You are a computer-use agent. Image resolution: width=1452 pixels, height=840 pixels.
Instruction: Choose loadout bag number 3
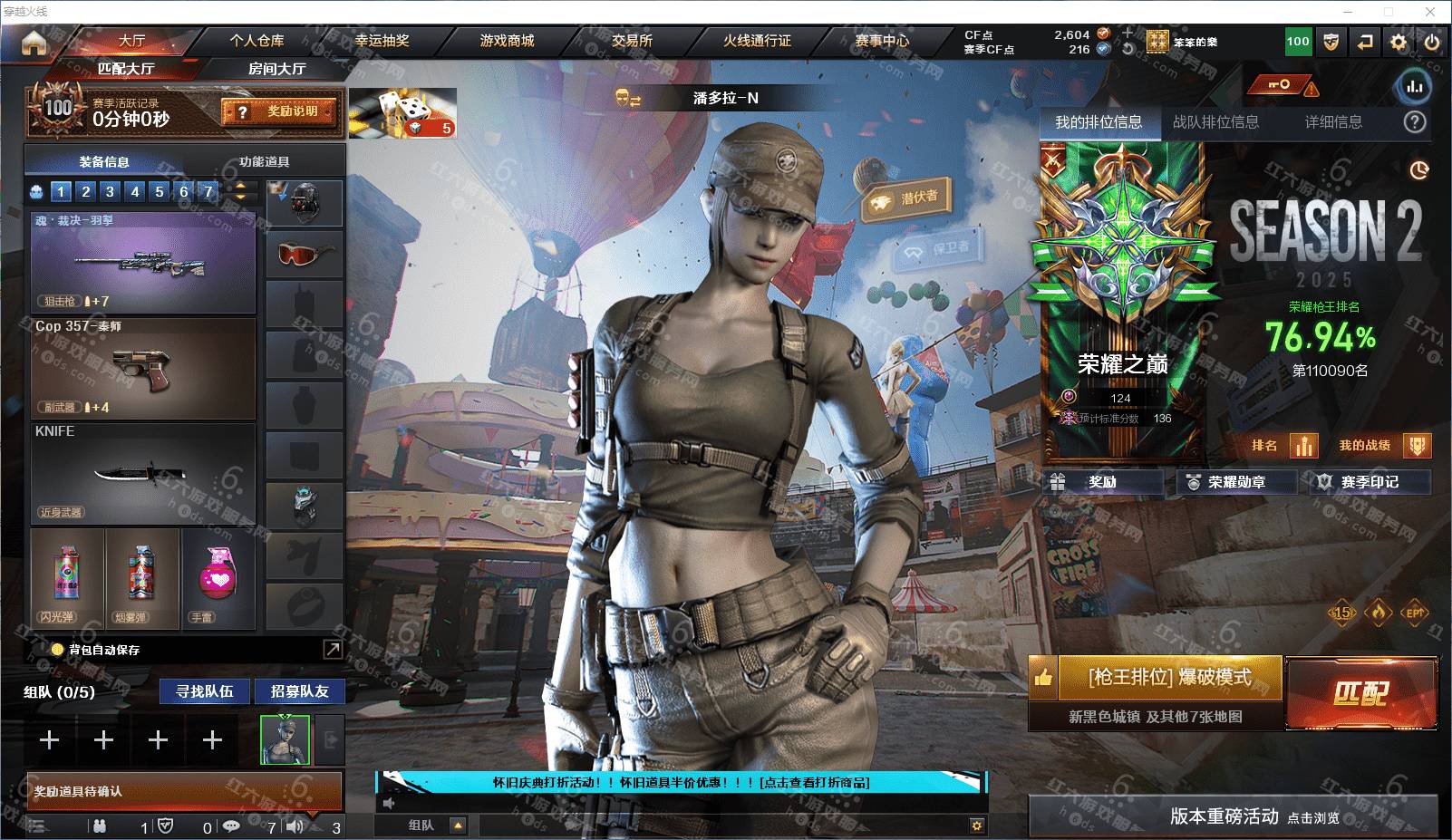pos(110,191)
